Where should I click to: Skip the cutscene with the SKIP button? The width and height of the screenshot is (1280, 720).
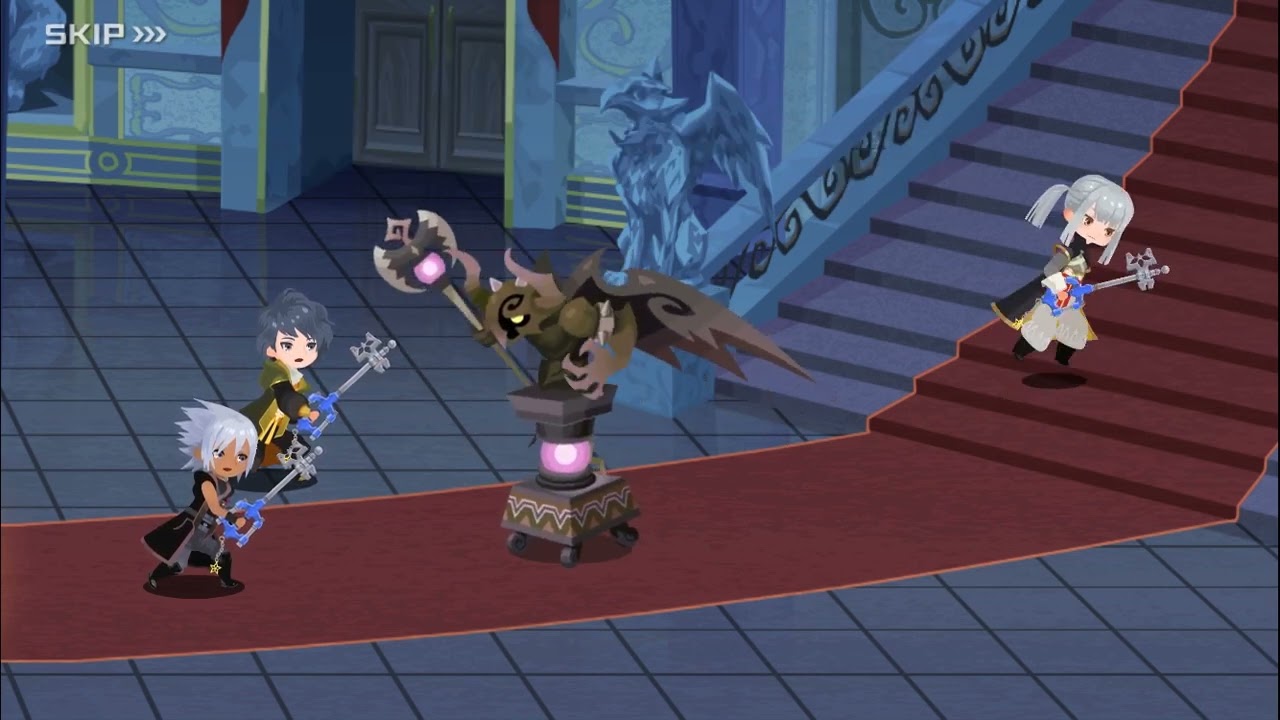point(105,34)
